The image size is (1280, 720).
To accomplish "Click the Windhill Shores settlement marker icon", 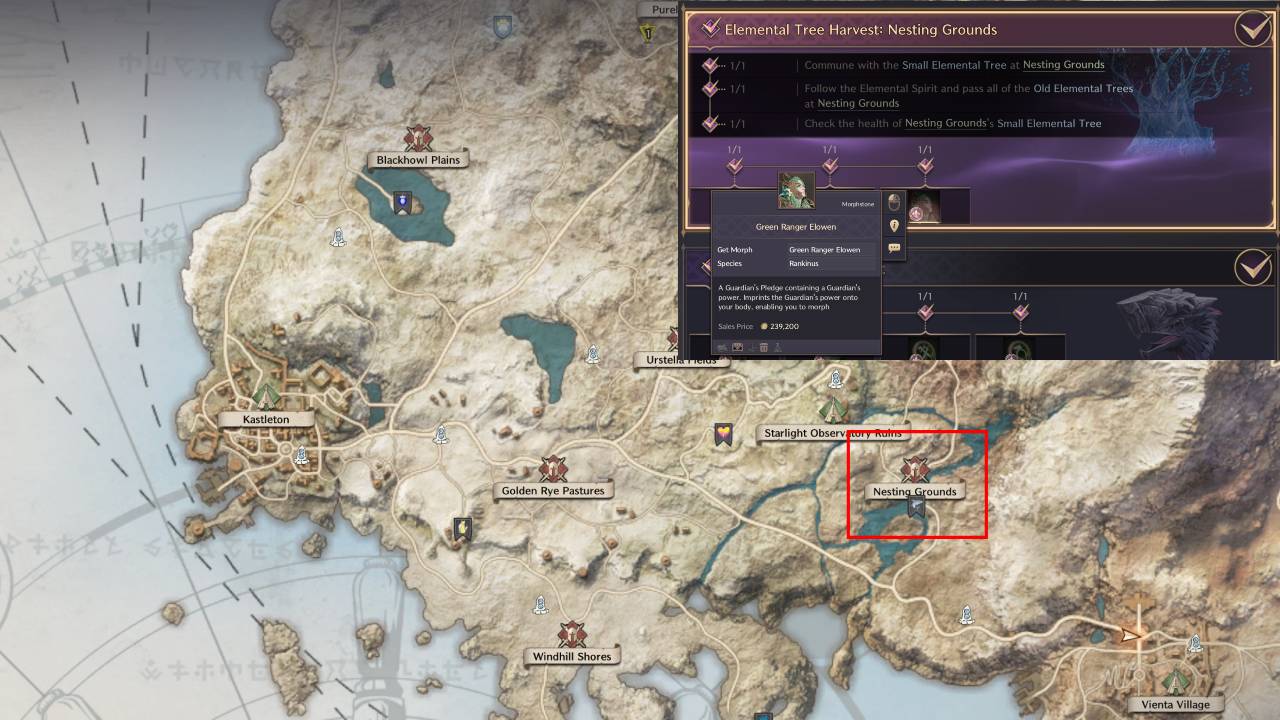I will point(572,634).
